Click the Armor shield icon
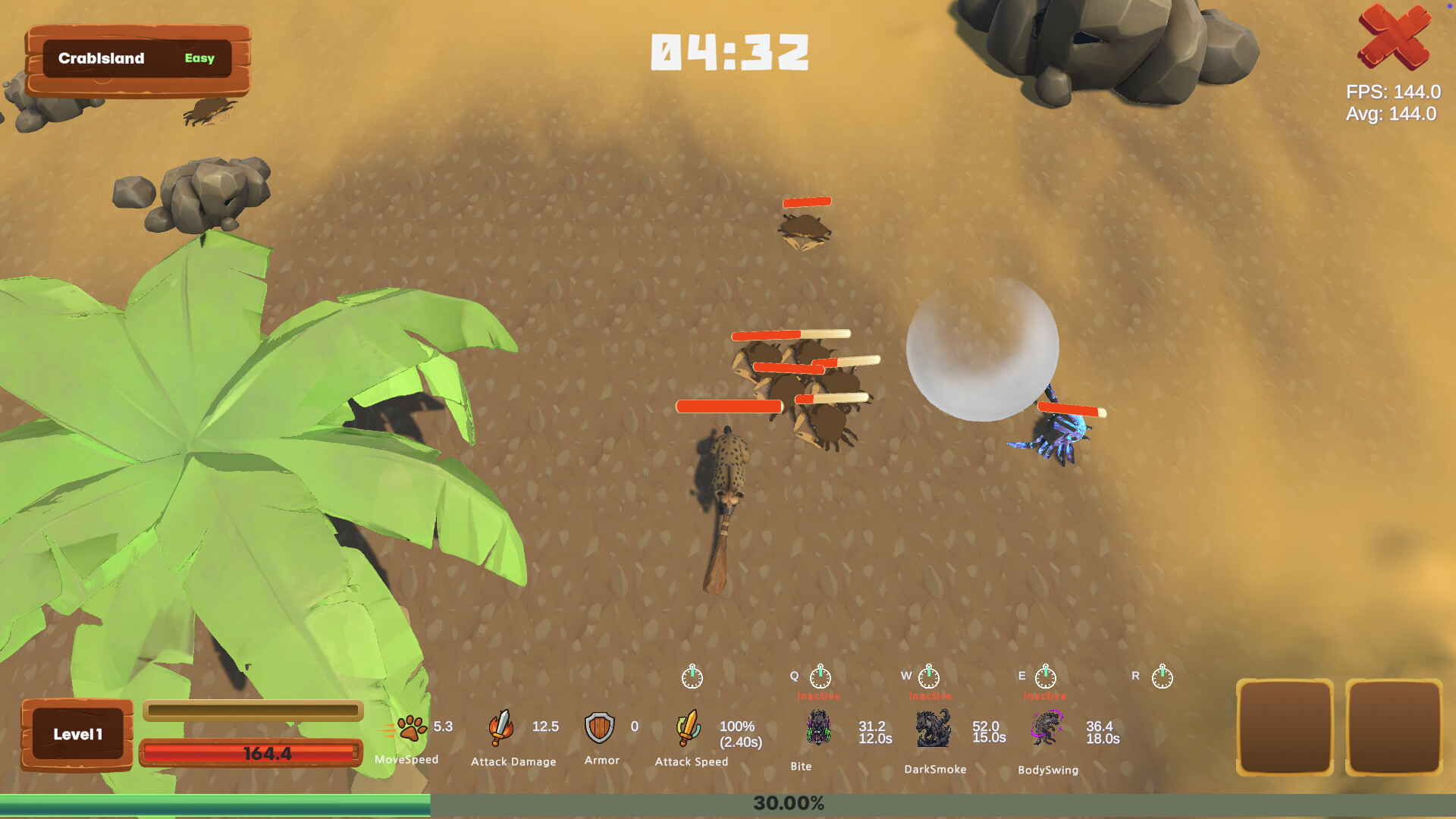This screenshot has width=1456, height=819. tap(599, 726)
